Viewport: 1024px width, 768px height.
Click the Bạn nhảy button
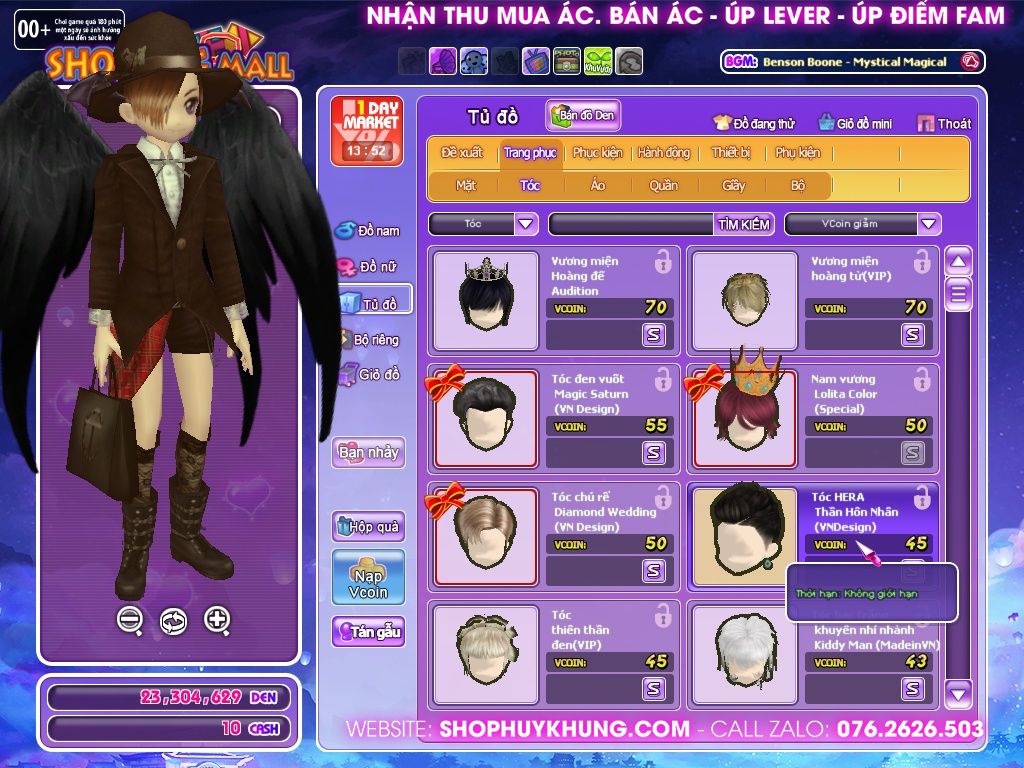coord(368,452)
